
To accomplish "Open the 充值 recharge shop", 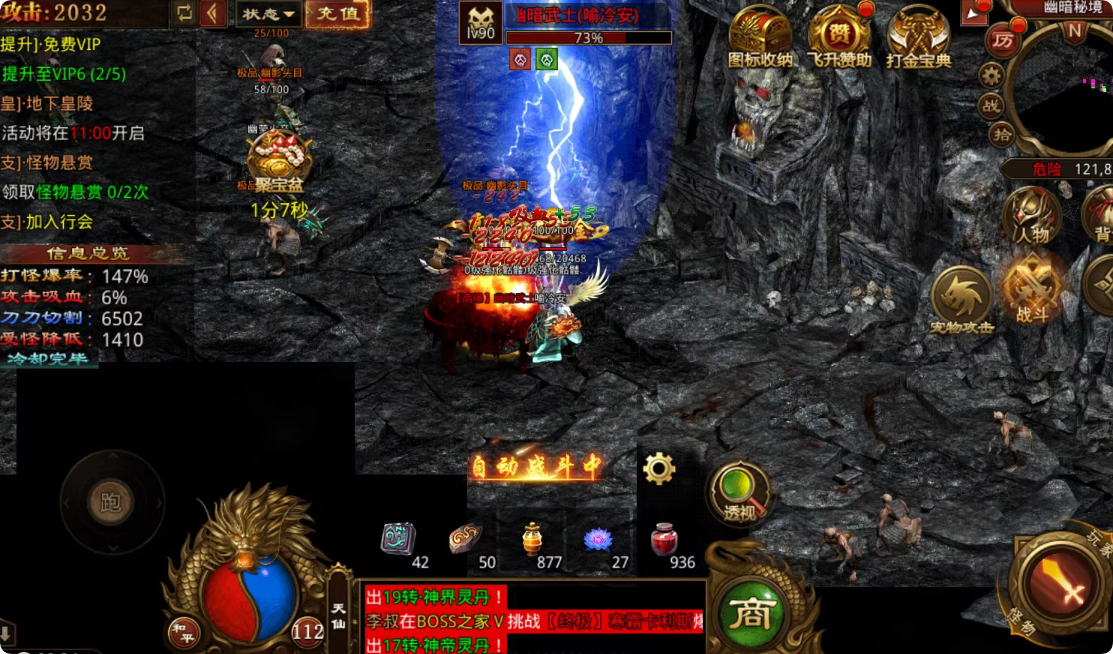I will pos(337,14).
